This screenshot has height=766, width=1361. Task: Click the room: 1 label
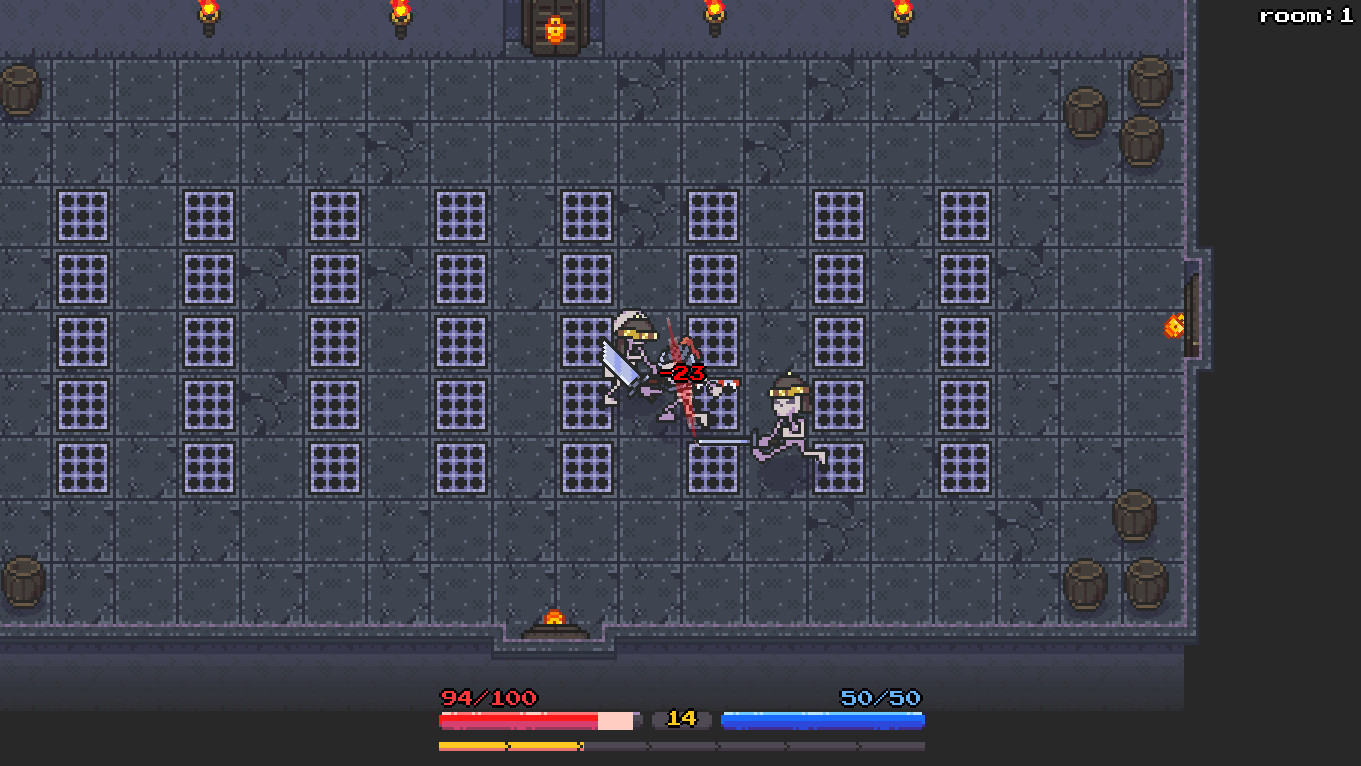click(1305, 14)
